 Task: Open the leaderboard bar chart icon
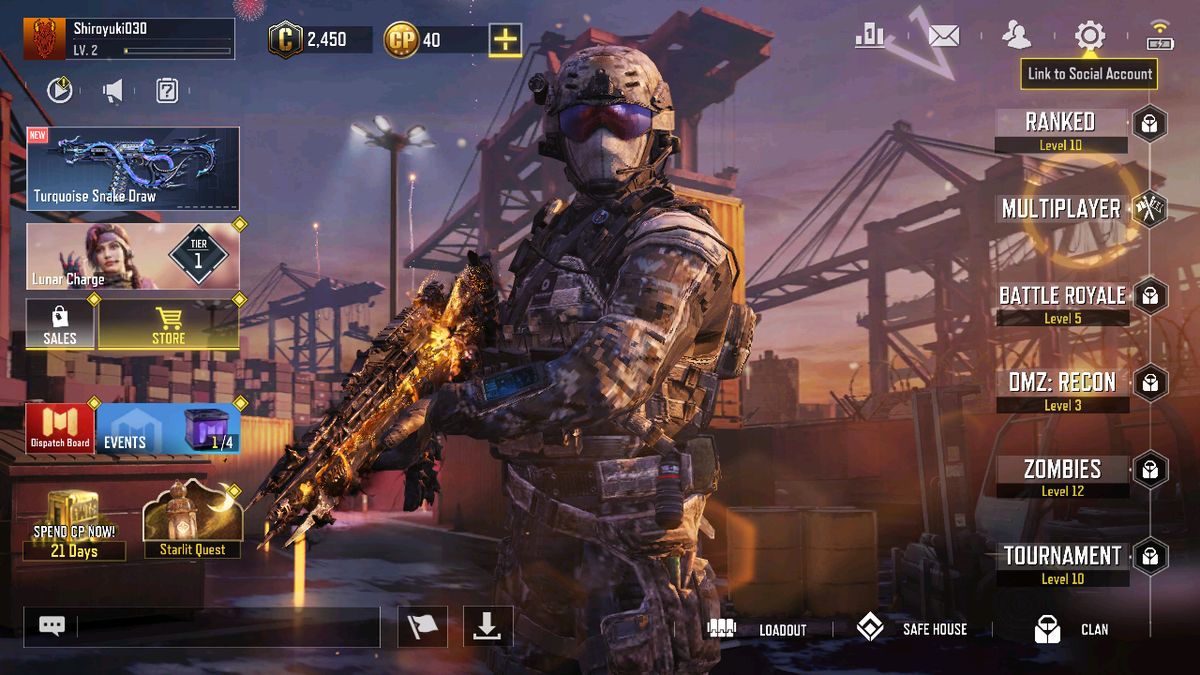tap(869, 37)
